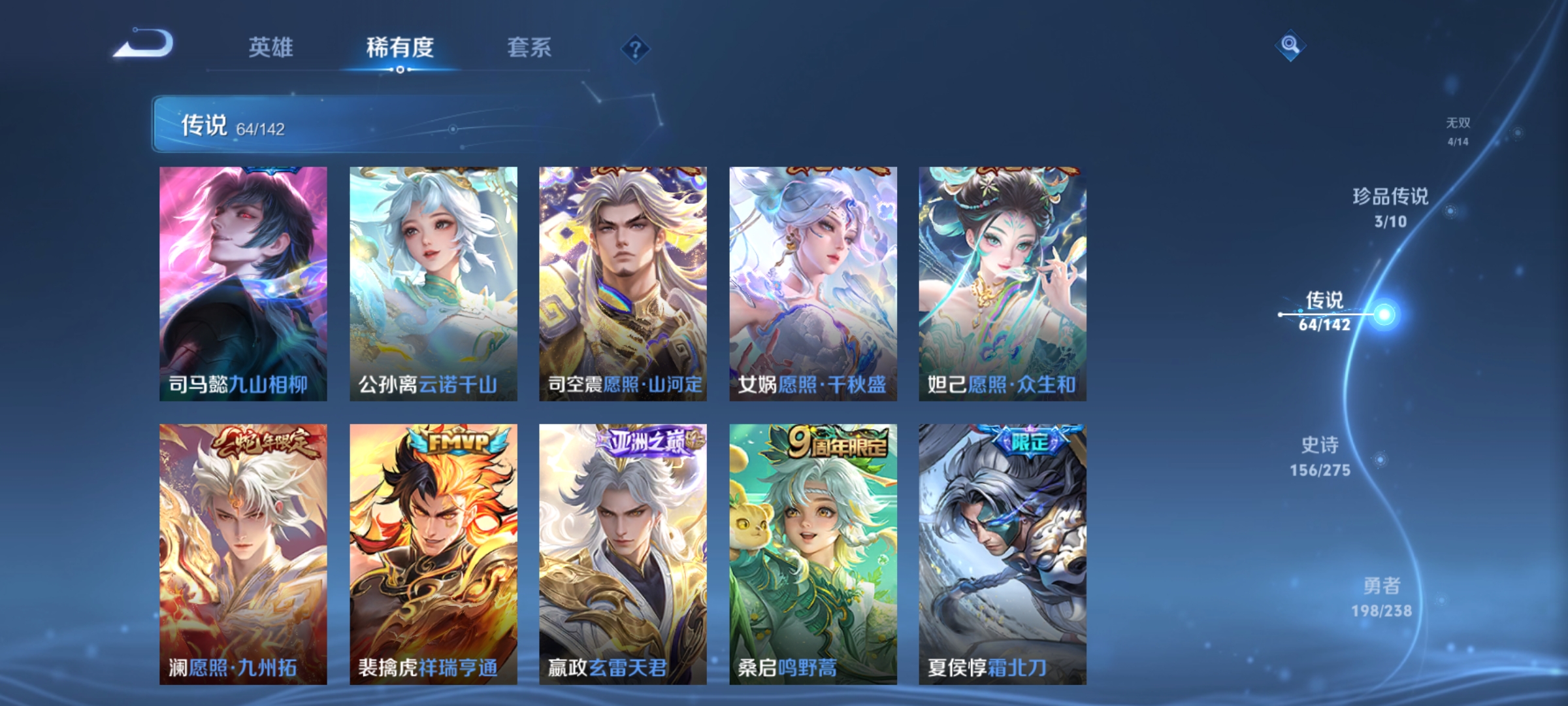Switch to the 英雄 tab
Image resolution: width=1568 pixels, height=706 pixels.
272,47
